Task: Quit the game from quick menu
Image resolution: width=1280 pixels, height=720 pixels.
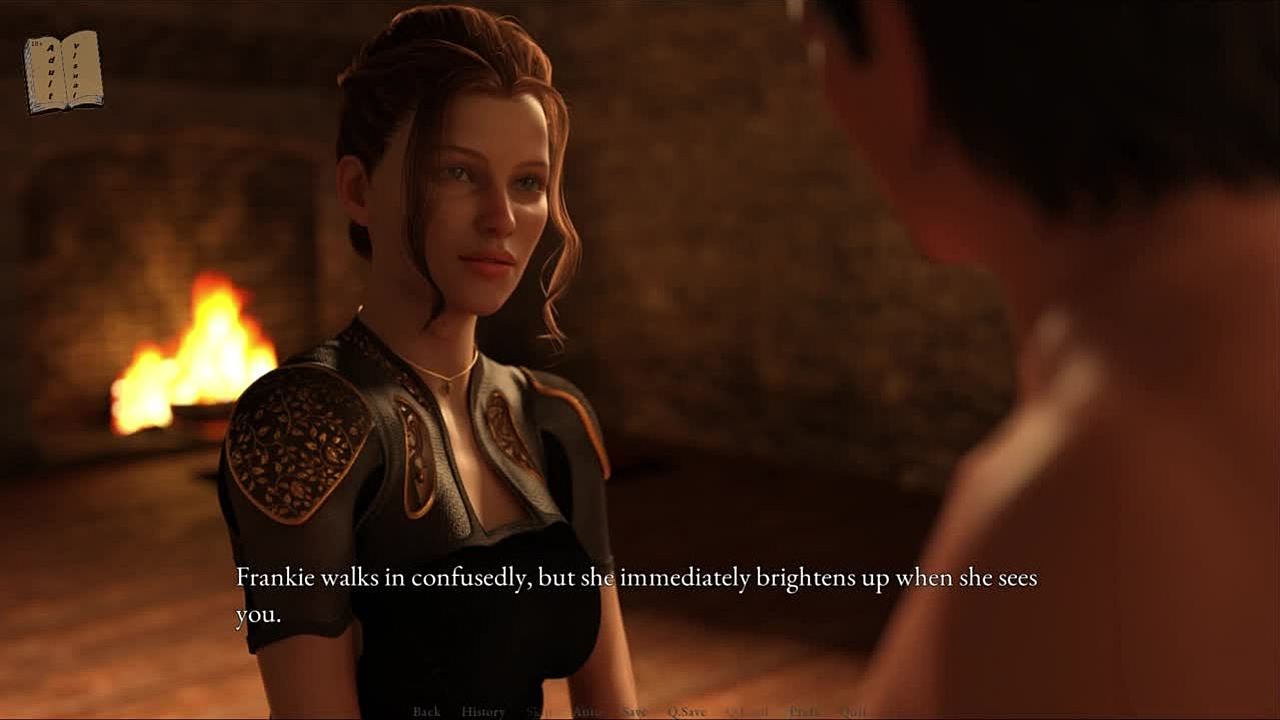Action: click(853, 711)
